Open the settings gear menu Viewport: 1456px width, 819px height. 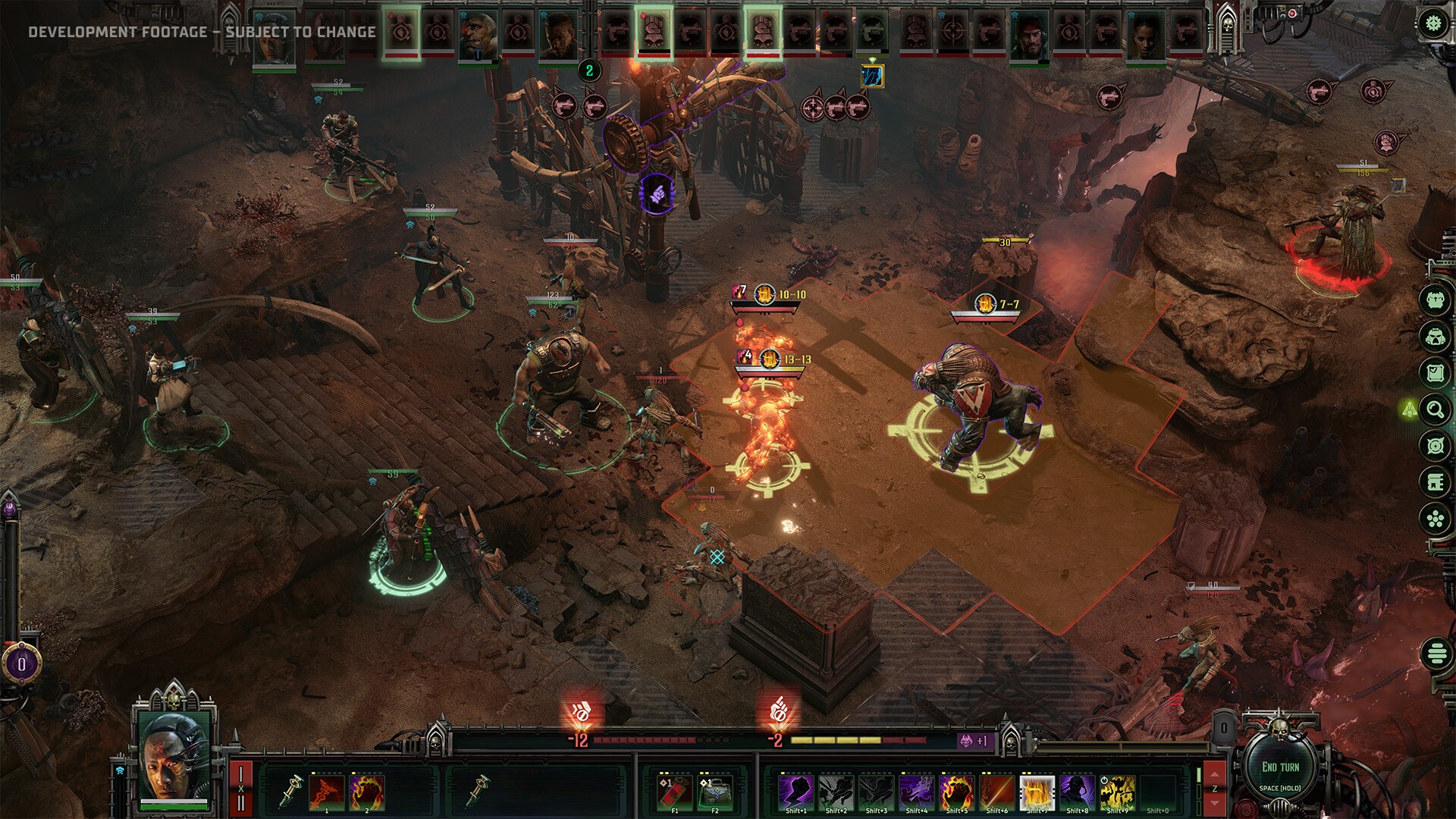coord(1432,23)
